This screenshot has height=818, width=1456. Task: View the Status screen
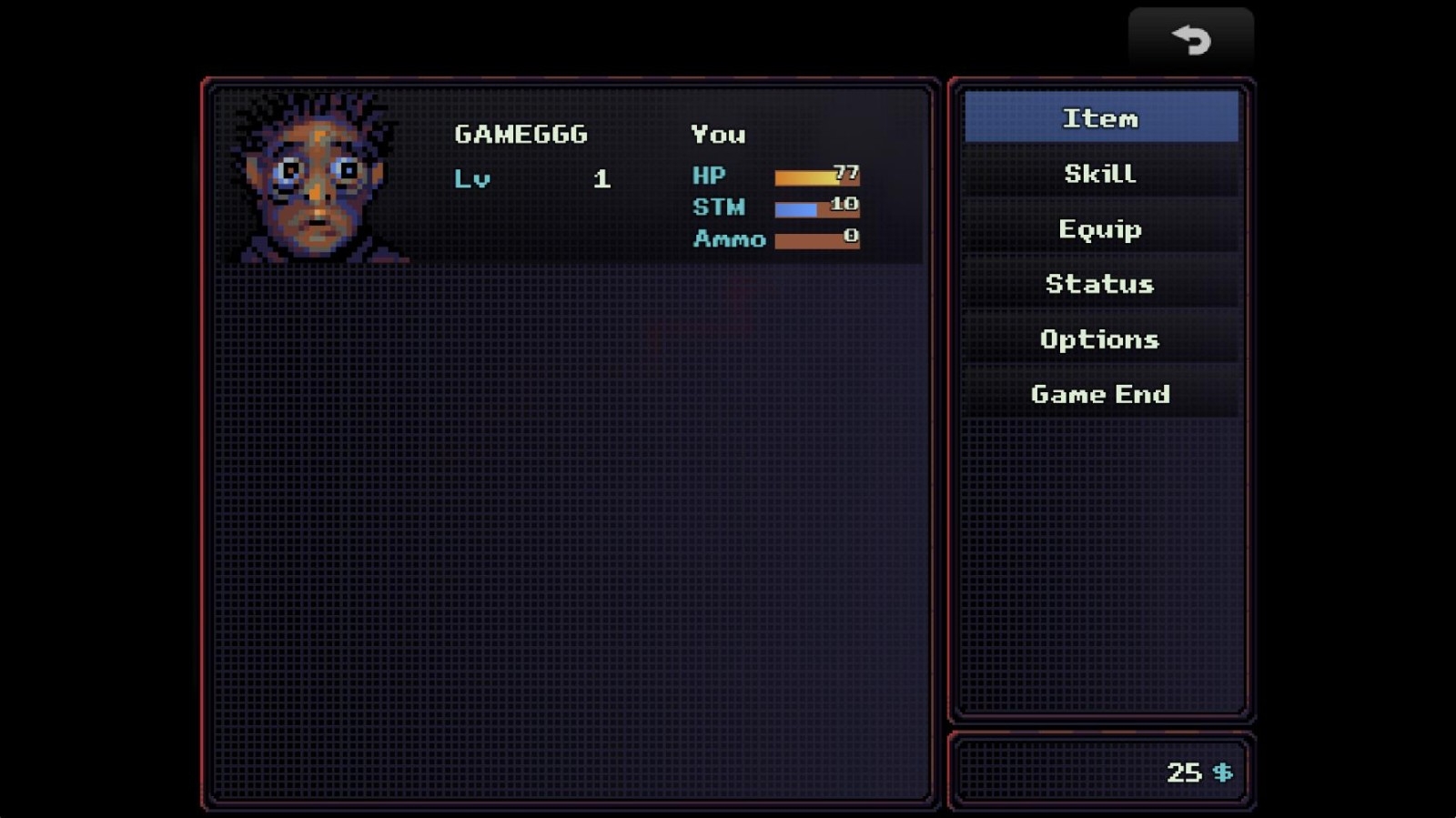(1100, 284)
